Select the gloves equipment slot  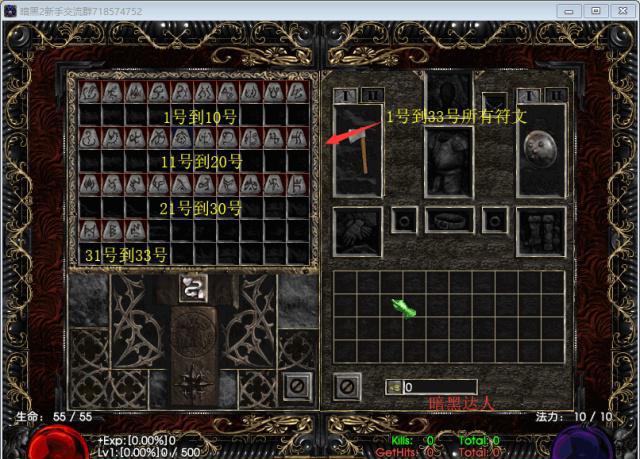tap(357, 231)
